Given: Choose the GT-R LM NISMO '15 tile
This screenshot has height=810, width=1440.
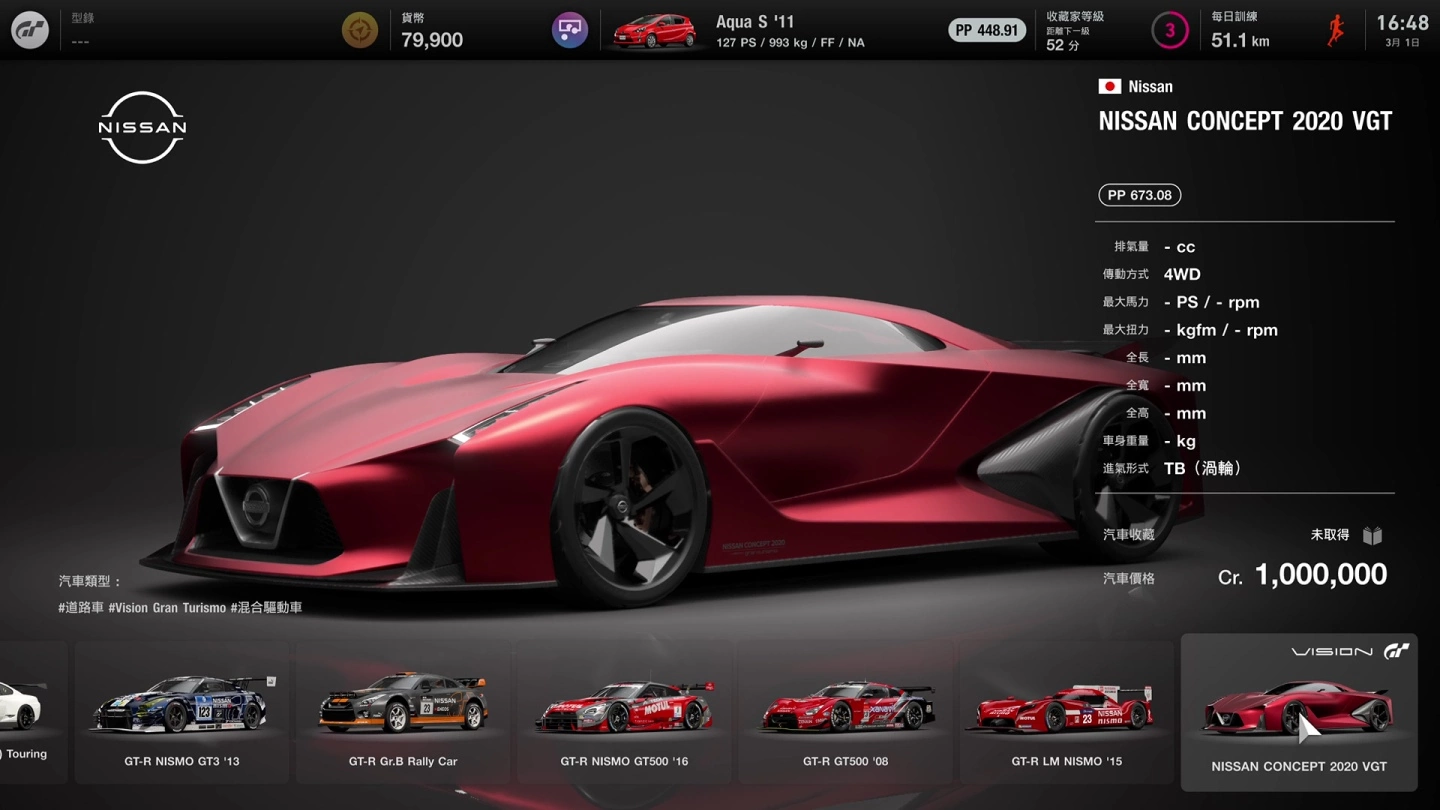Looking at the screenshot, I should pos(1066,712).
